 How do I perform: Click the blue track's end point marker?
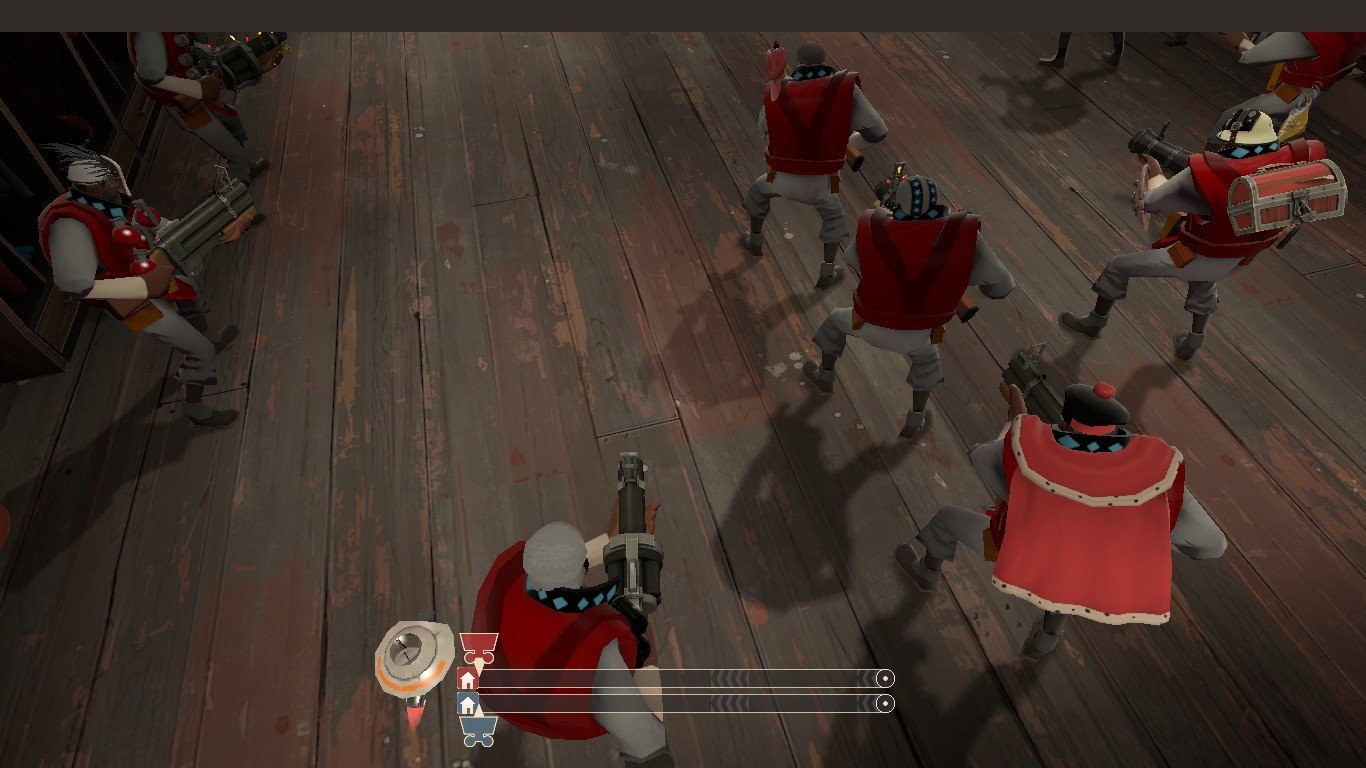[x=884, y=704]
